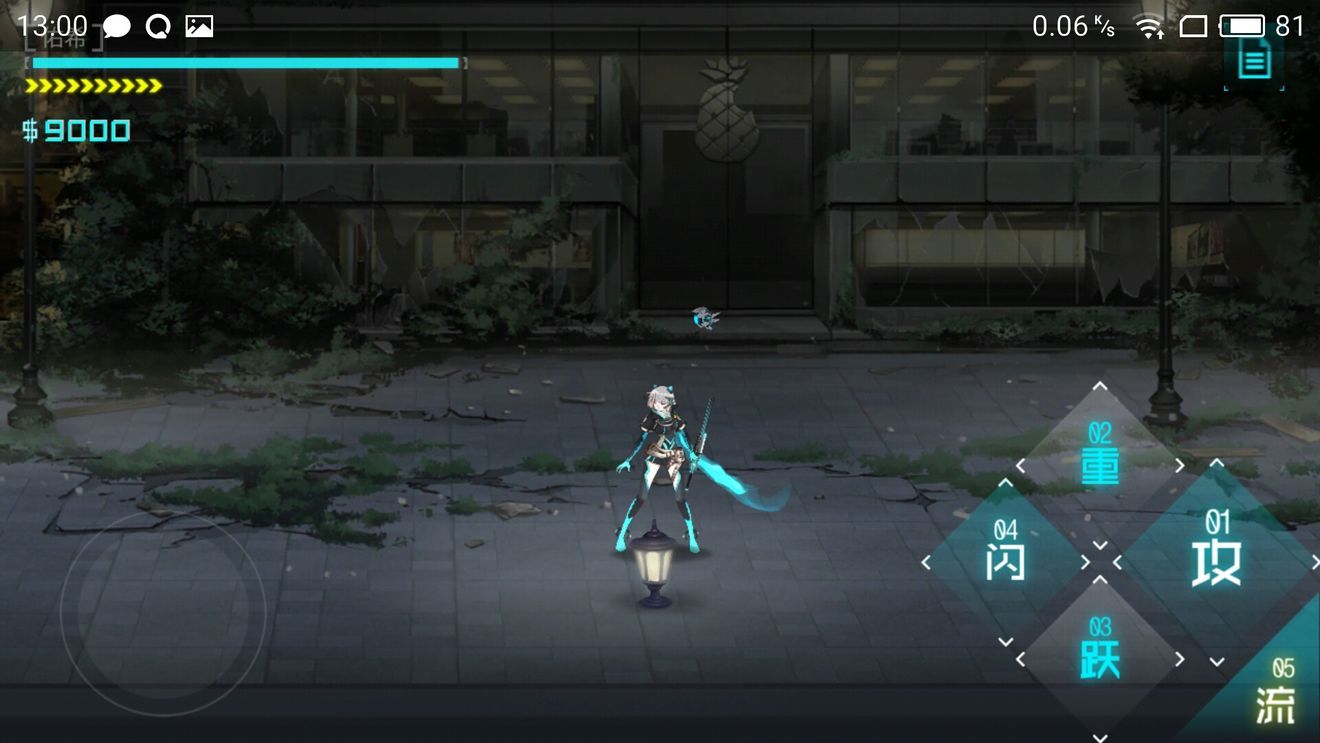
Task: Tap the image notification icon in status bar
Action: [198, 26]
